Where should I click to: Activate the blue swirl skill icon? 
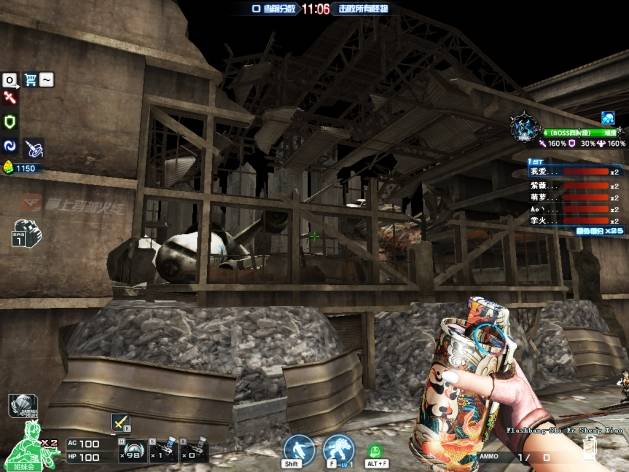pyautogui.click(x=10, y=145)
